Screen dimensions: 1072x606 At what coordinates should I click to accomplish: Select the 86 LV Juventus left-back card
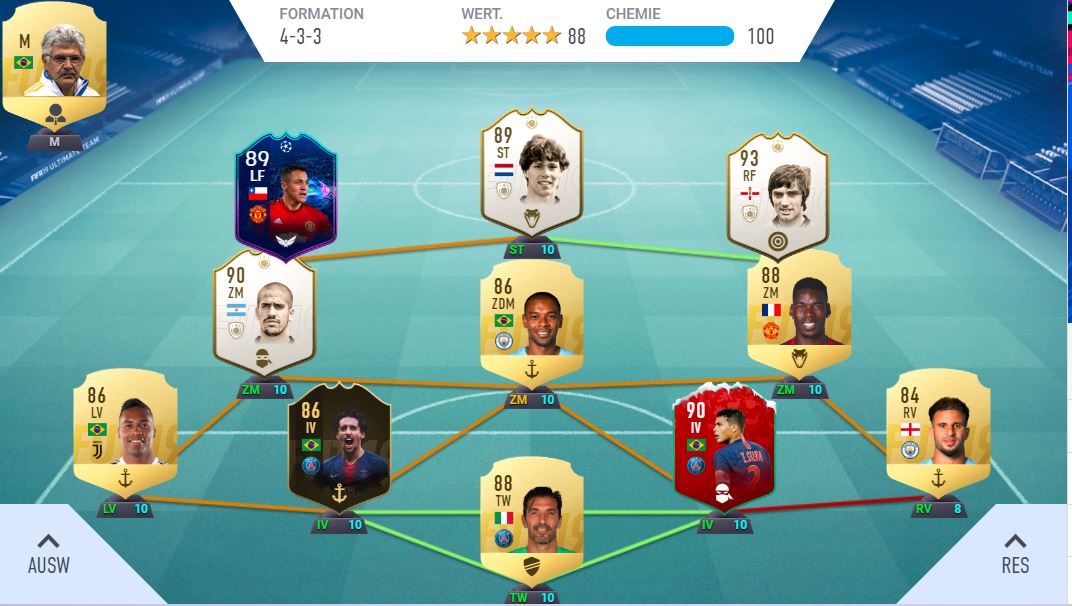pos(125,432)
